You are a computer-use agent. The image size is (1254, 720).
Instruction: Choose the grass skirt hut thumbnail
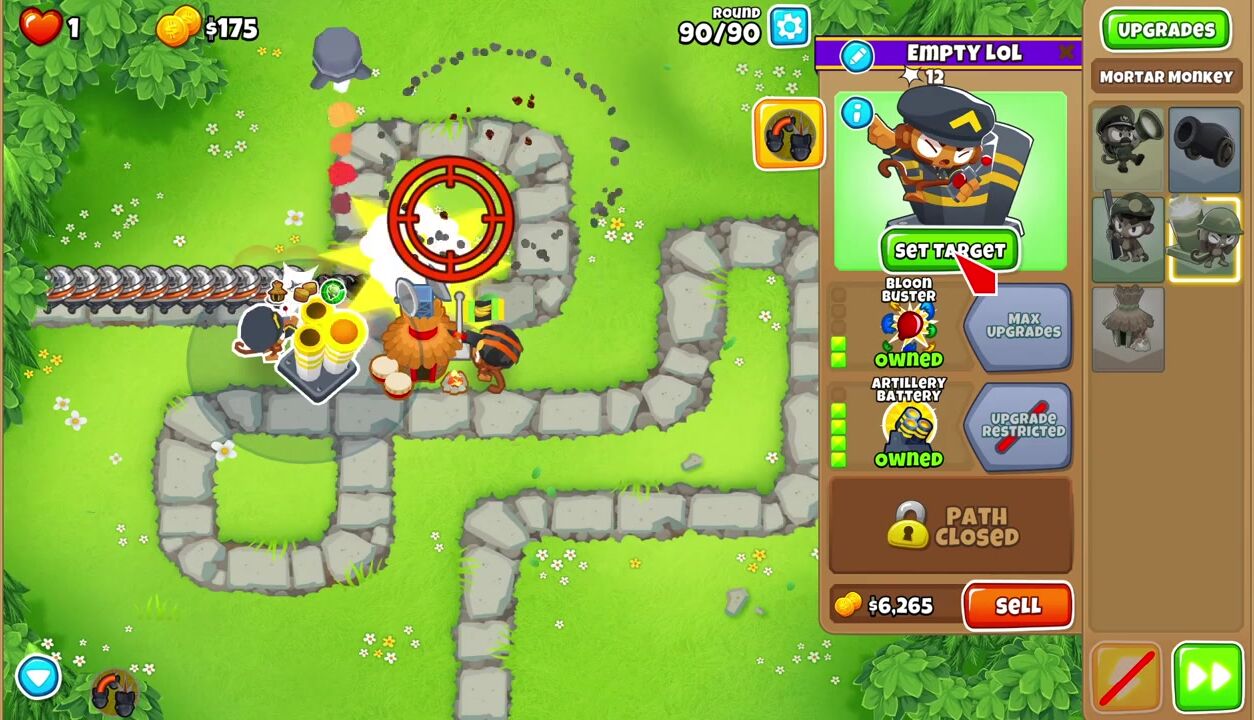pyautogui.click(x=1128, y=329)
